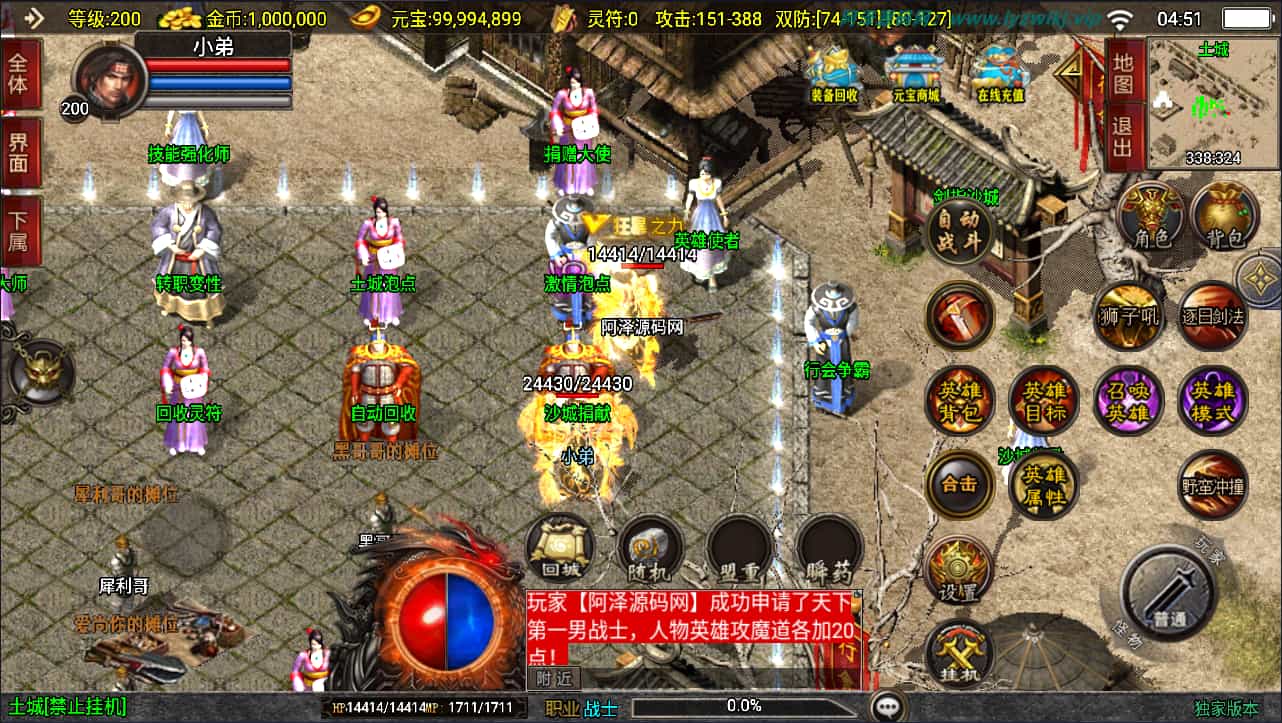Viewport: 1282px width, 723px height.
Task: Switch the 英雄模式 hero mode
Action: (1212, 401)
